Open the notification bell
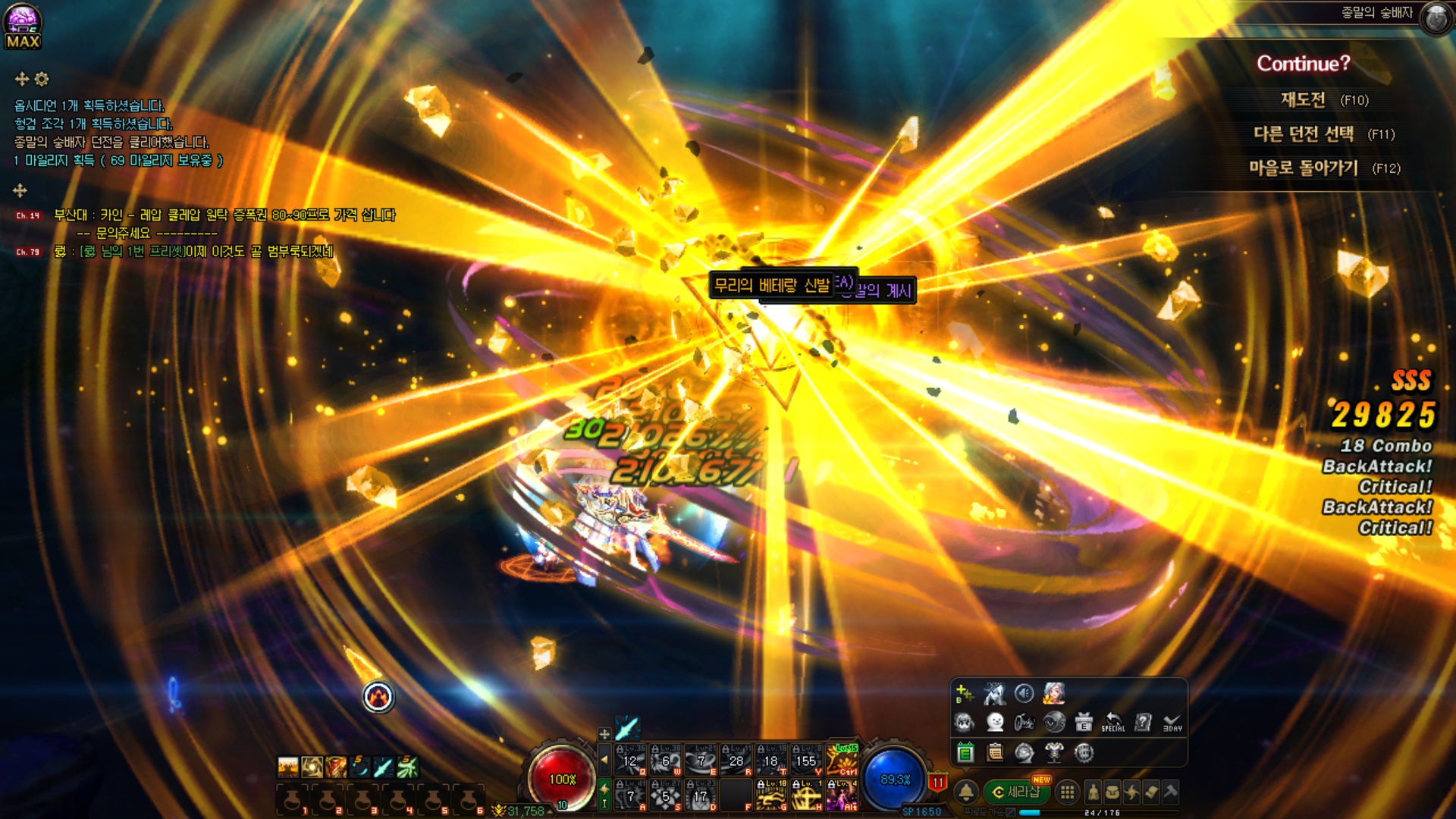 pyautogui.click(x=966, y=792)
